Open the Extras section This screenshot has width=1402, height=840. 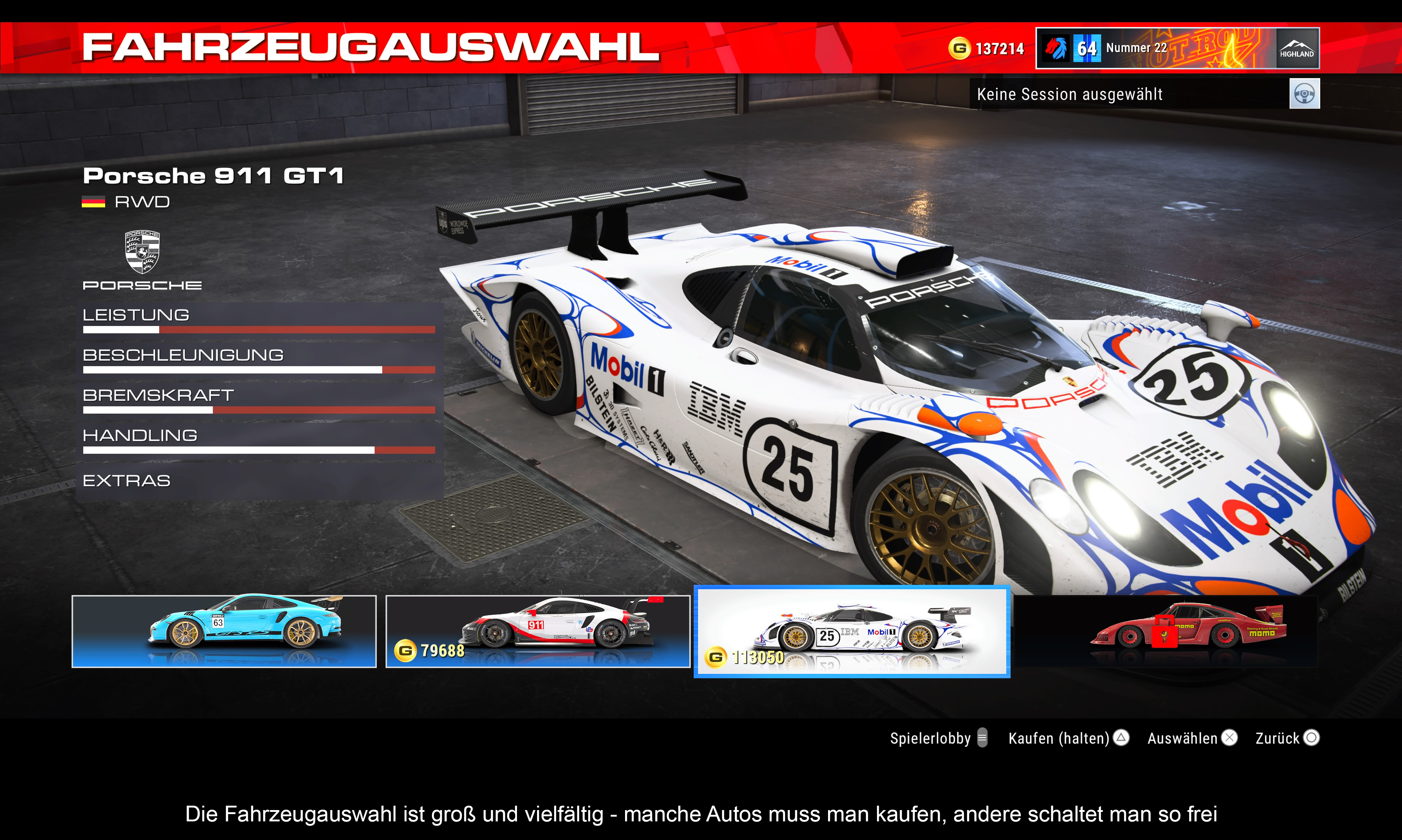tap(126, 480)
